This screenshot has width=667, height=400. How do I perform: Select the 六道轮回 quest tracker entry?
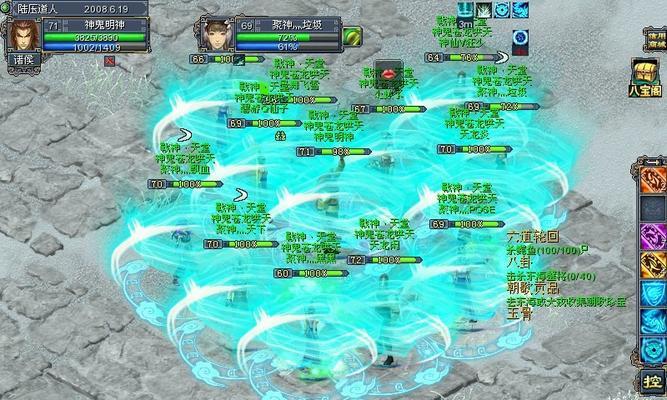click(529, 234)
